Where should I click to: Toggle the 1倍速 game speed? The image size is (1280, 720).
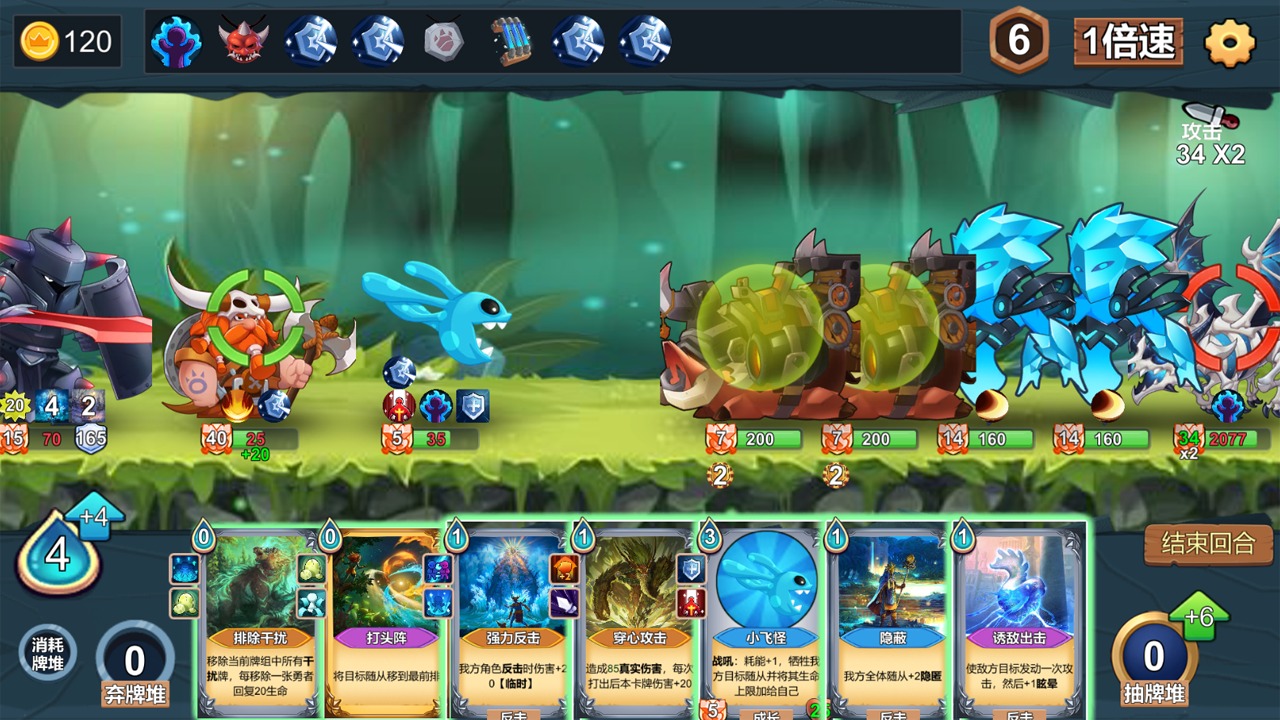(x=1128, y=42)
